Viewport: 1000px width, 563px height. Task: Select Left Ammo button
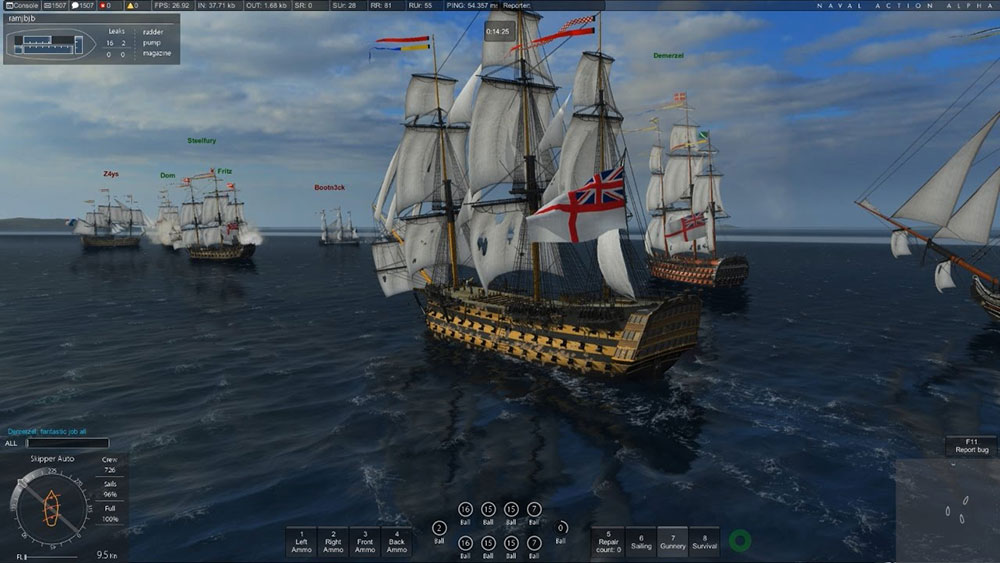pos(301,542)
